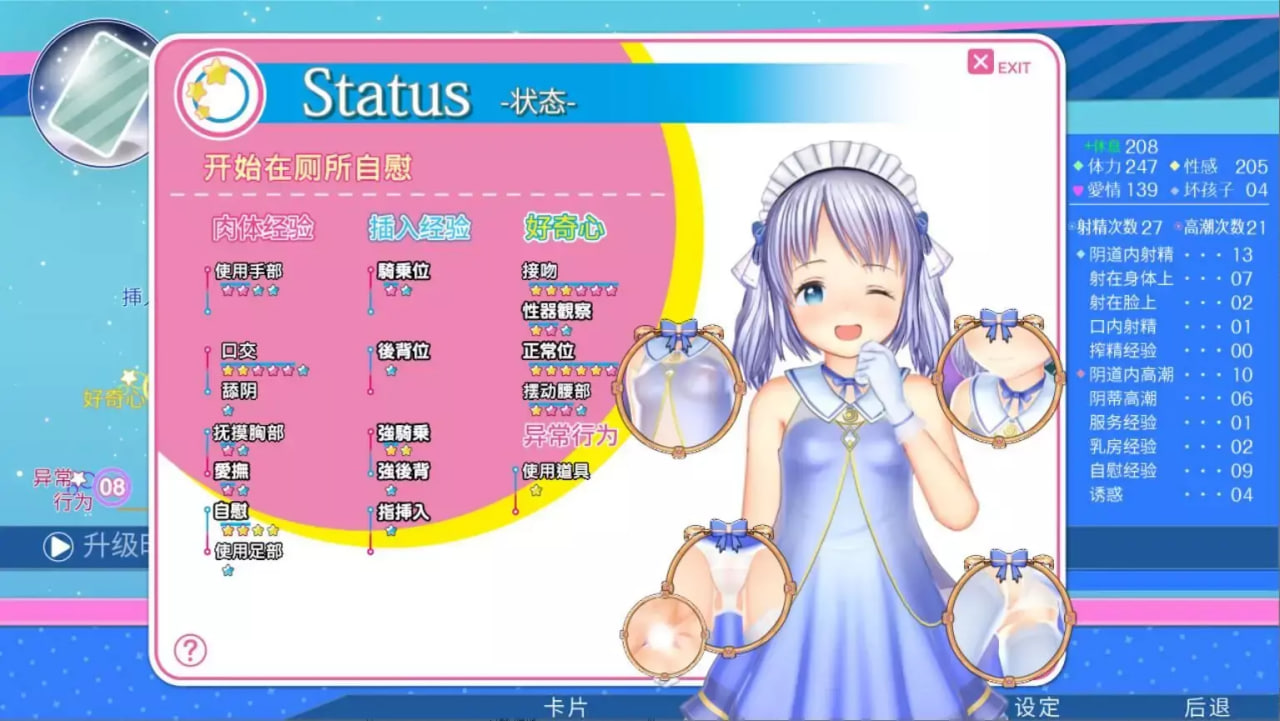1280x721 pixels.
Task: Click the round card icon behind the window
Action: tap(88, 90)
